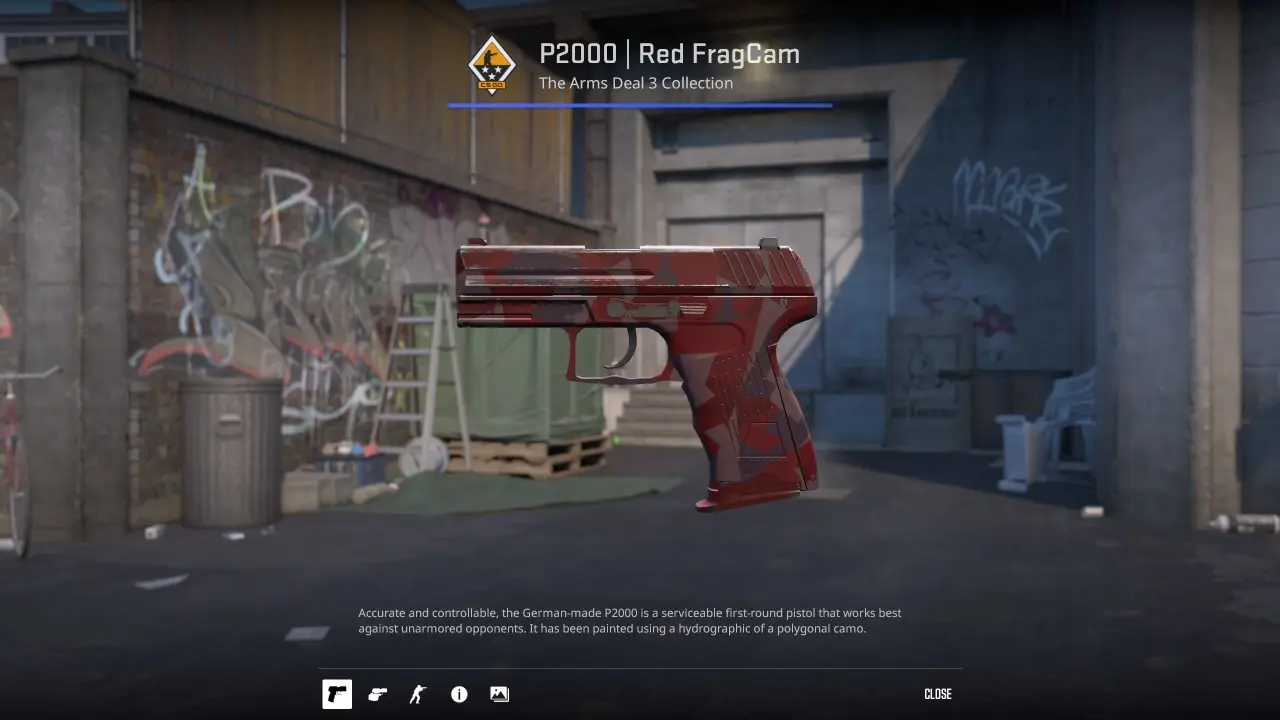The width and height of the screenshot is (1280, 720).
Task: Open the background scenery picker icon
Action: (499, 694)
